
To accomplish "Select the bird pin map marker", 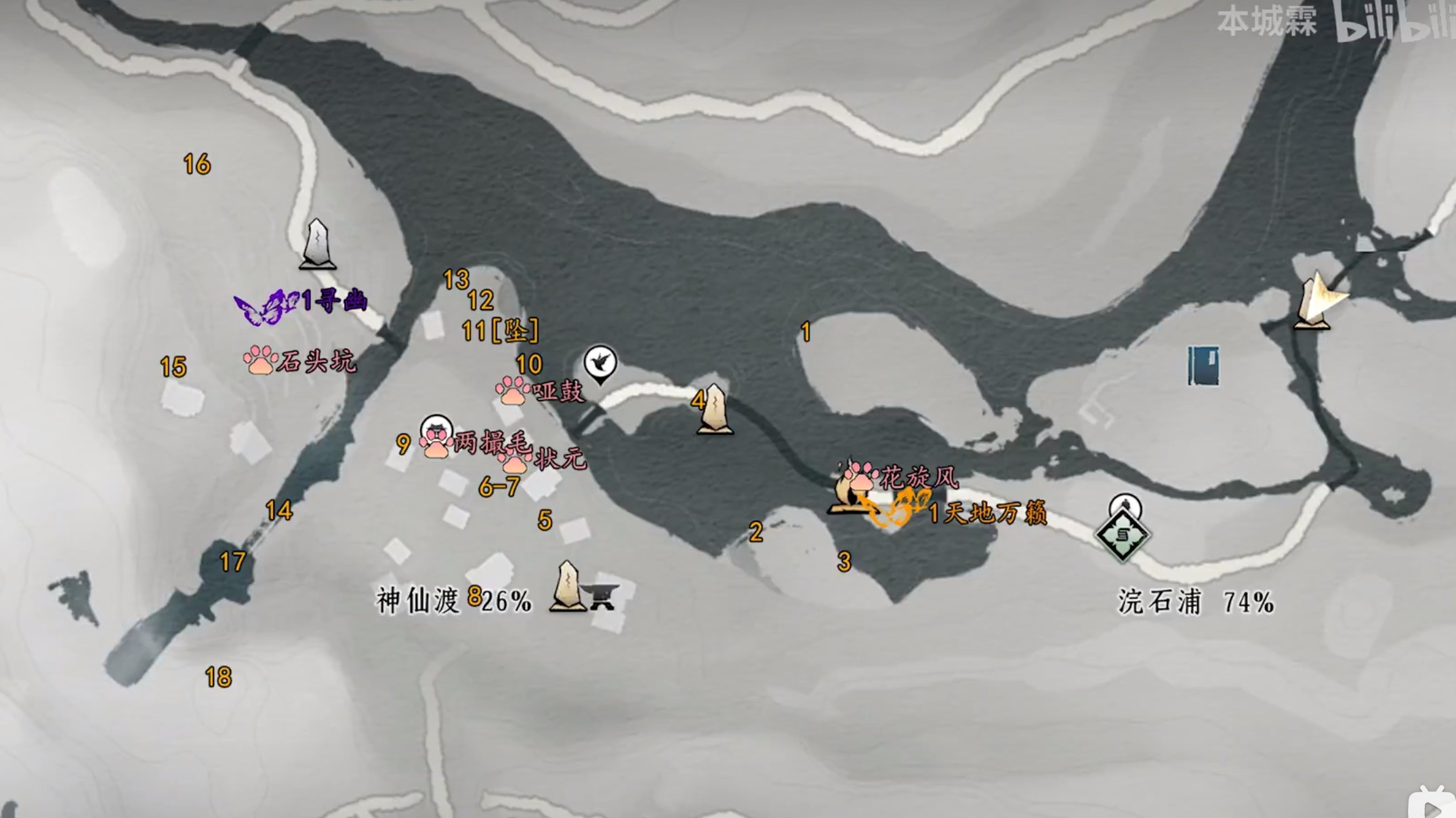I will coord(600,362).
